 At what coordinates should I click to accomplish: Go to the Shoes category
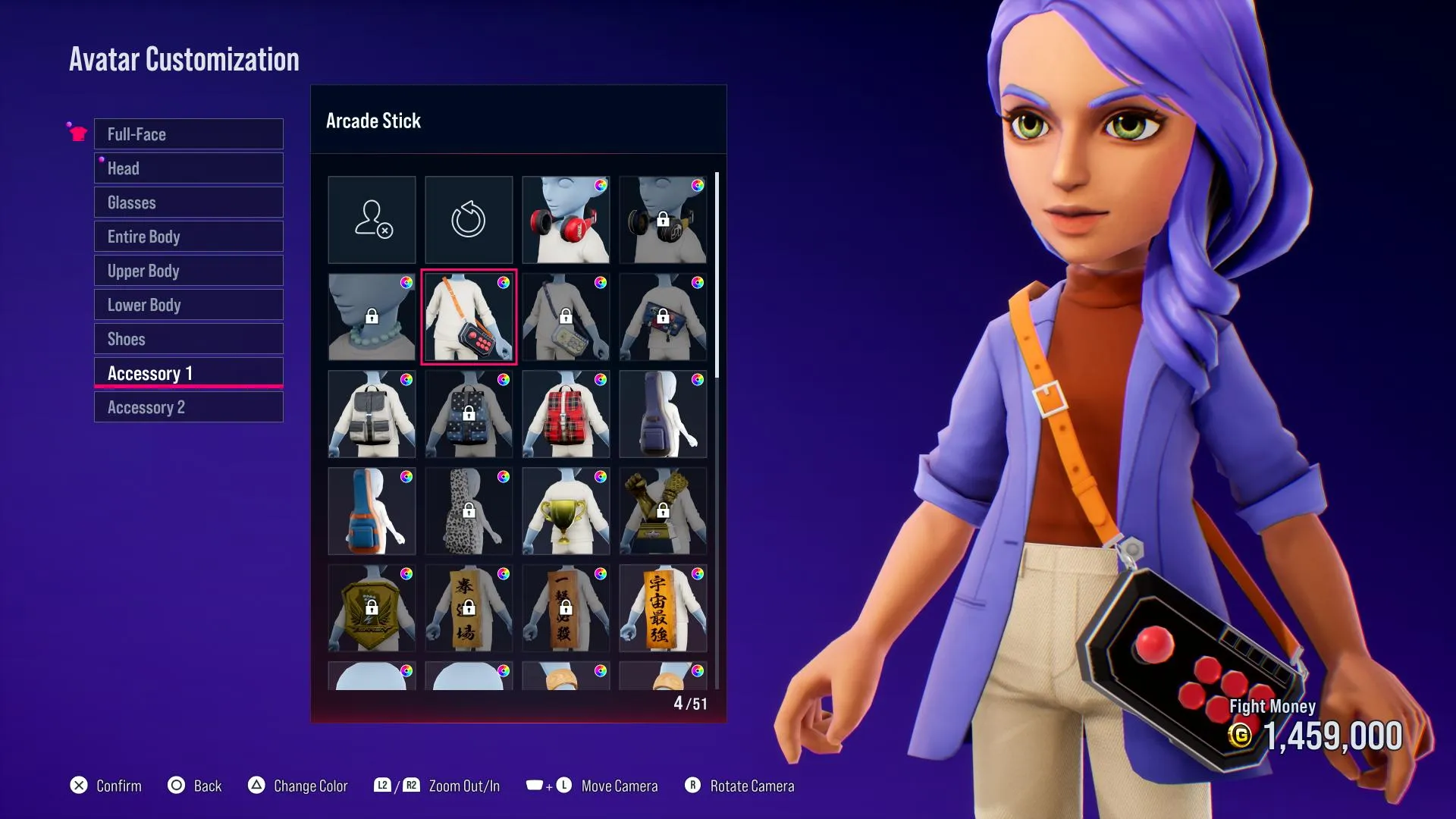tap(188, 339)
